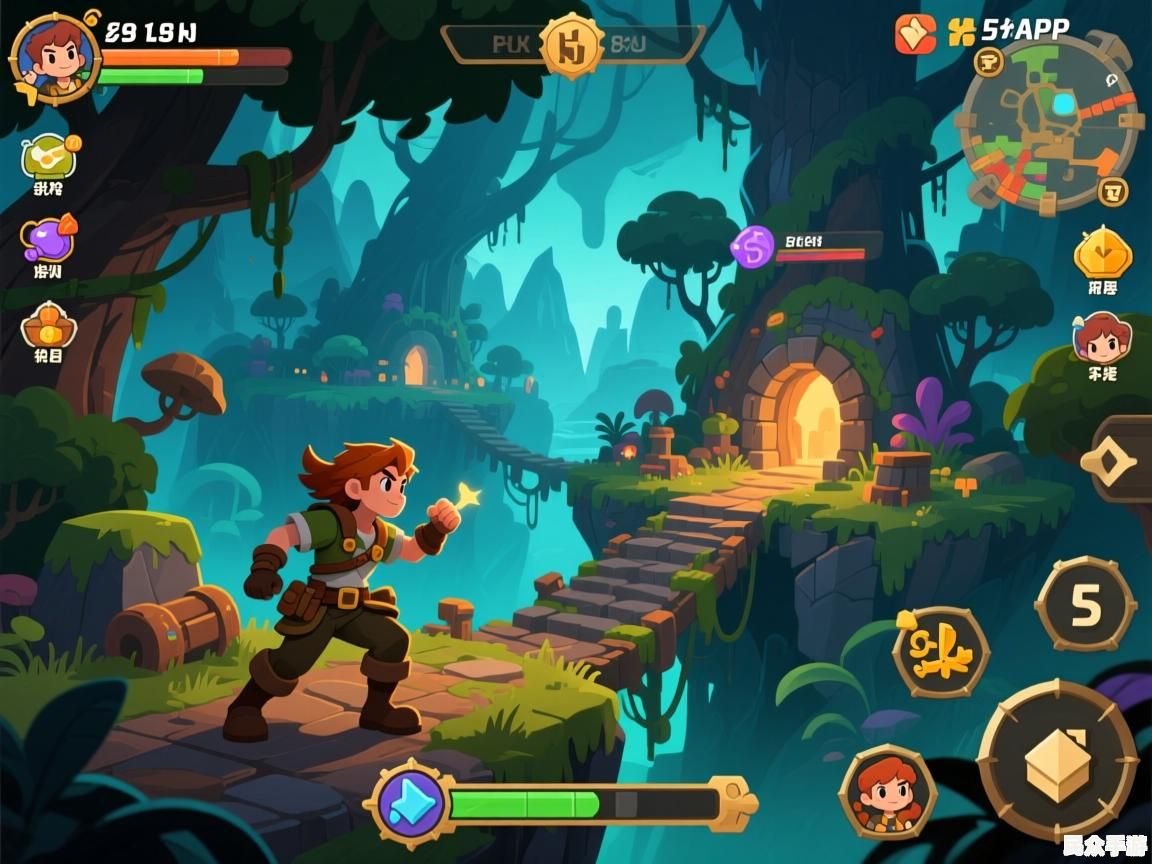This screenshot has width=1152, height=864.
Task: Open the hero portrait in top-left corner
Action: pos(53,57)
